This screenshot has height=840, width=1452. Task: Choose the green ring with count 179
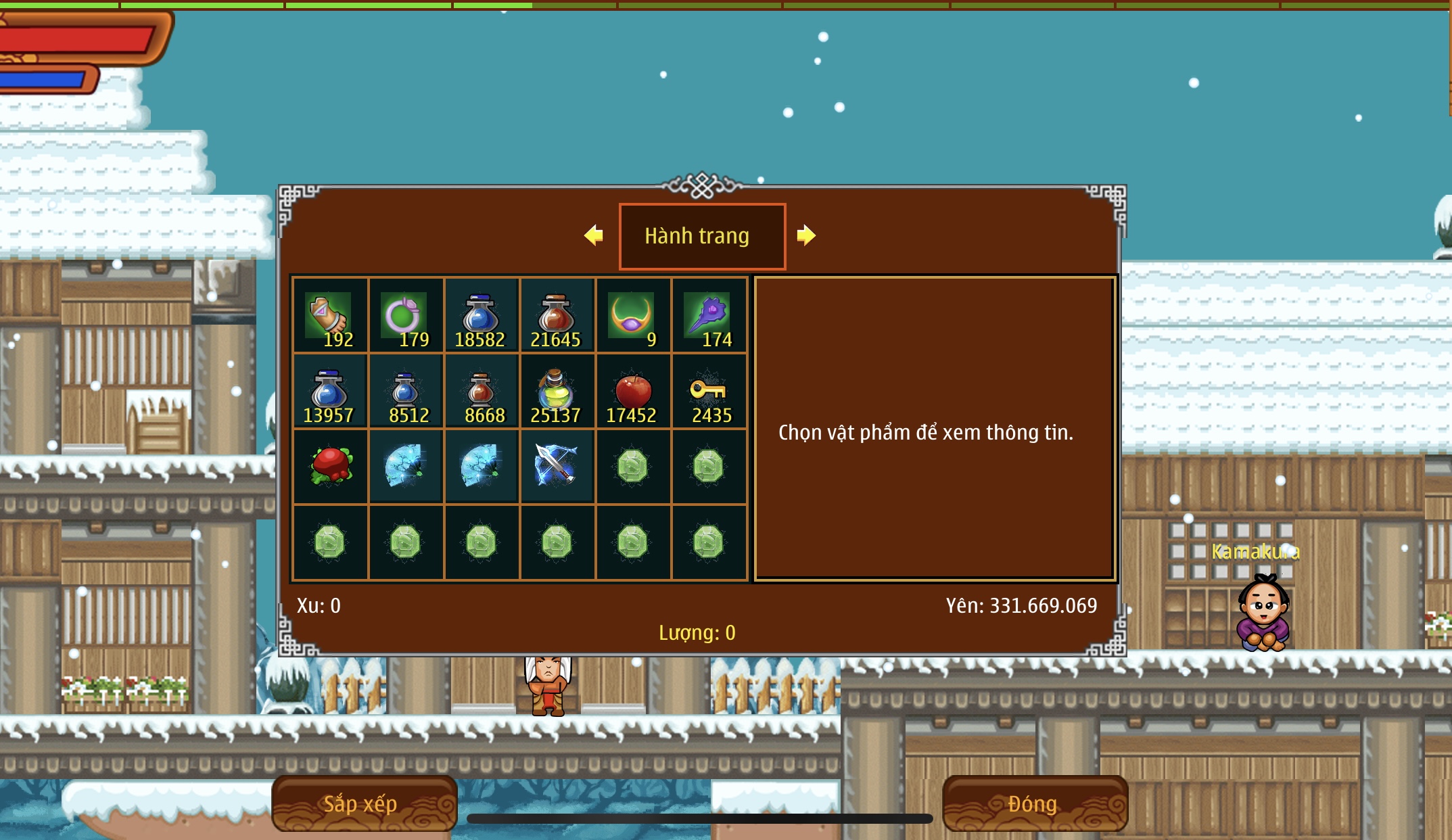[x=406, y=315]
